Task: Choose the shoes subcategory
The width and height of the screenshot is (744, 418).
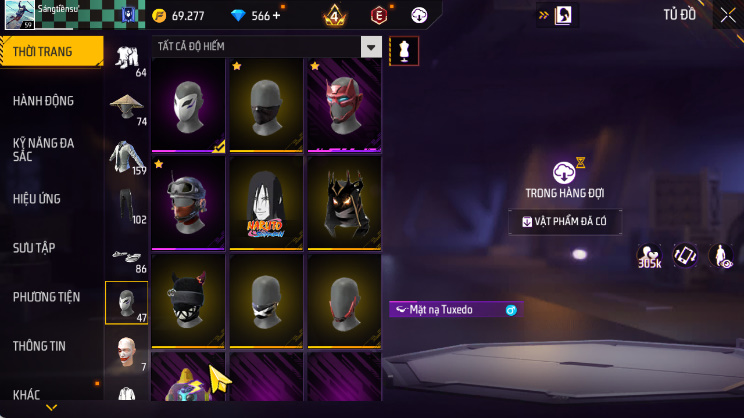Action: point(126,255)
